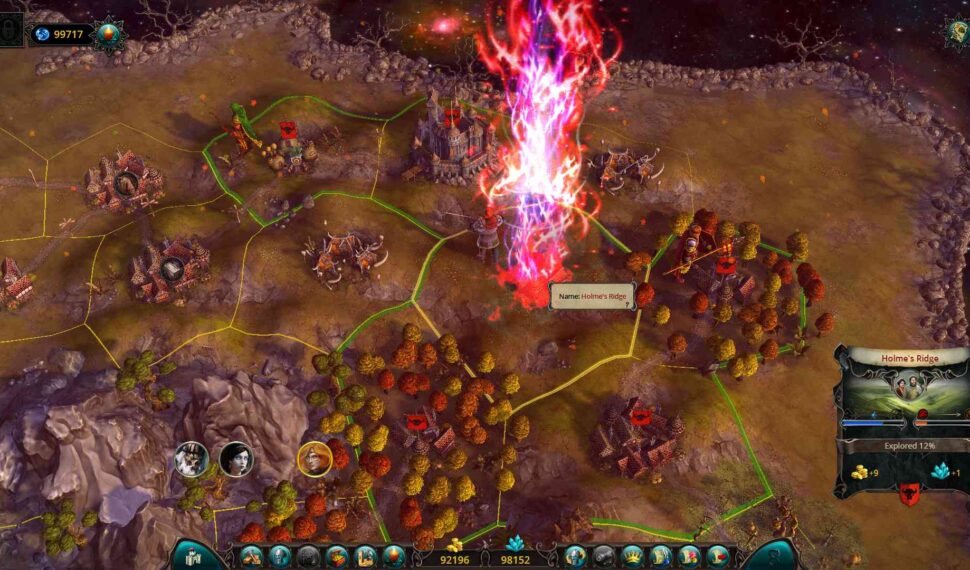Choose the gold-ringed hero portrait
This screenshot has height=570, width=970.
pyautogui.click(x=314, y=459)
